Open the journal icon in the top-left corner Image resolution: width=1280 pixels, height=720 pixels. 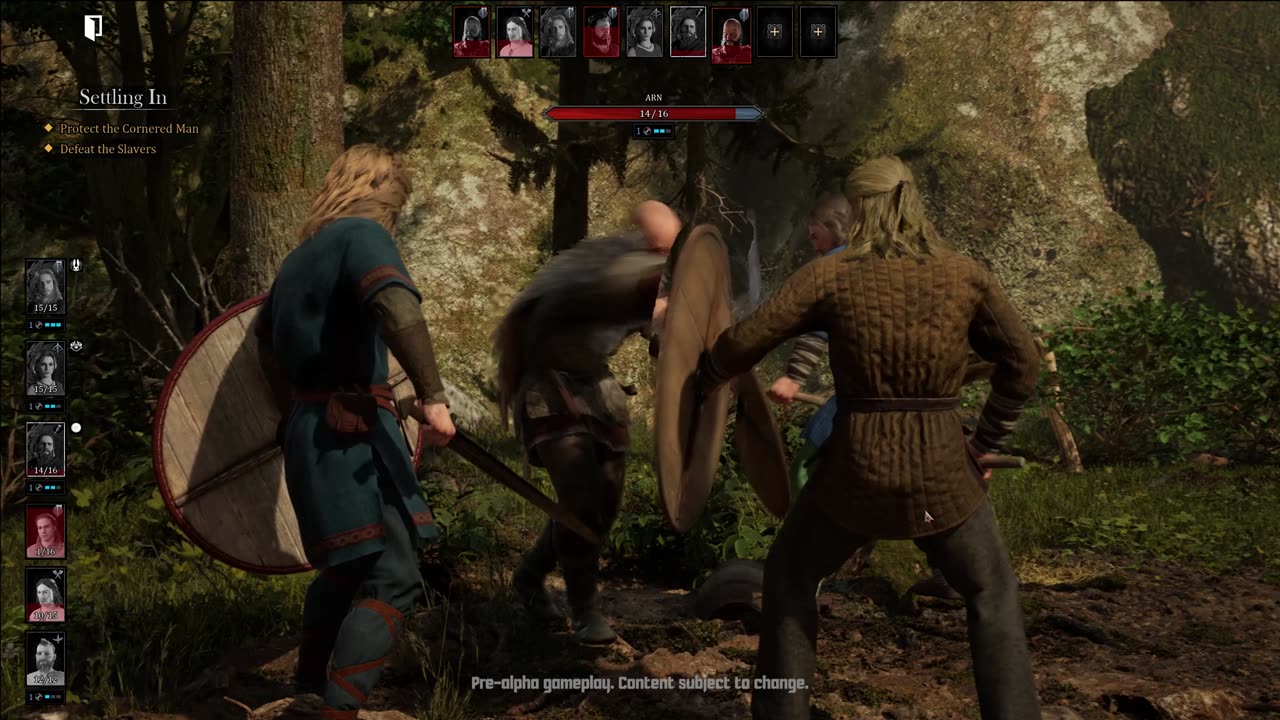coord(93,28)
